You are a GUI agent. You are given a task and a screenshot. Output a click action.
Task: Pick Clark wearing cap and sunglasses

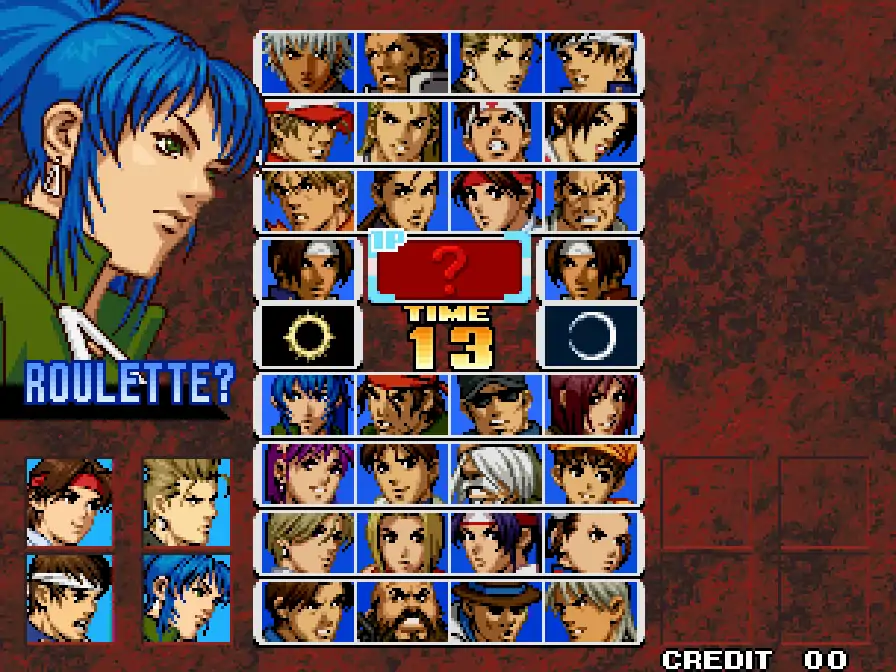point(496,405)
